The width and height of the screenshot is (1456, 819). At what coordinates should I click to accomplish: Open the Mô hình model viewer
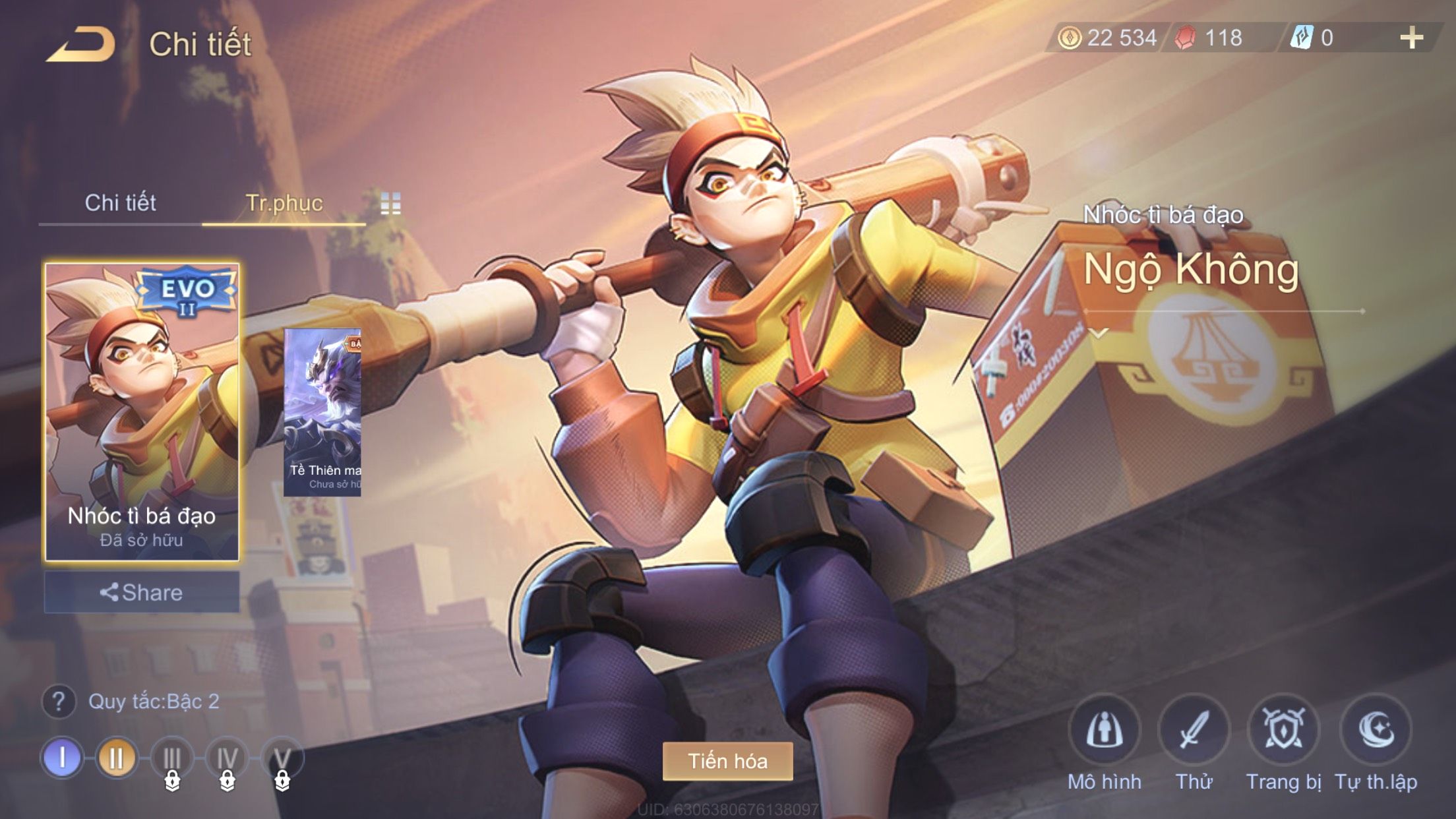point(1105,731)
